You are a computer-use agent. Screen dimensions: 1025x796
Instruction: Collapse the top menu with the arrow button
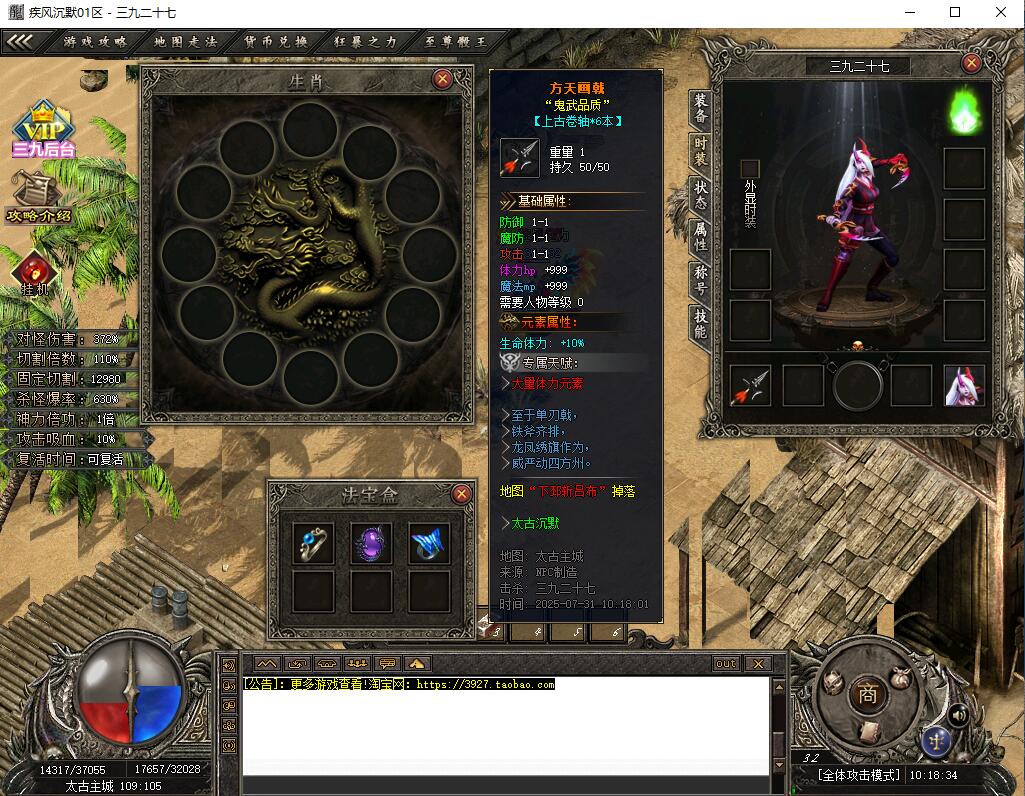click(x=22, y=42)
